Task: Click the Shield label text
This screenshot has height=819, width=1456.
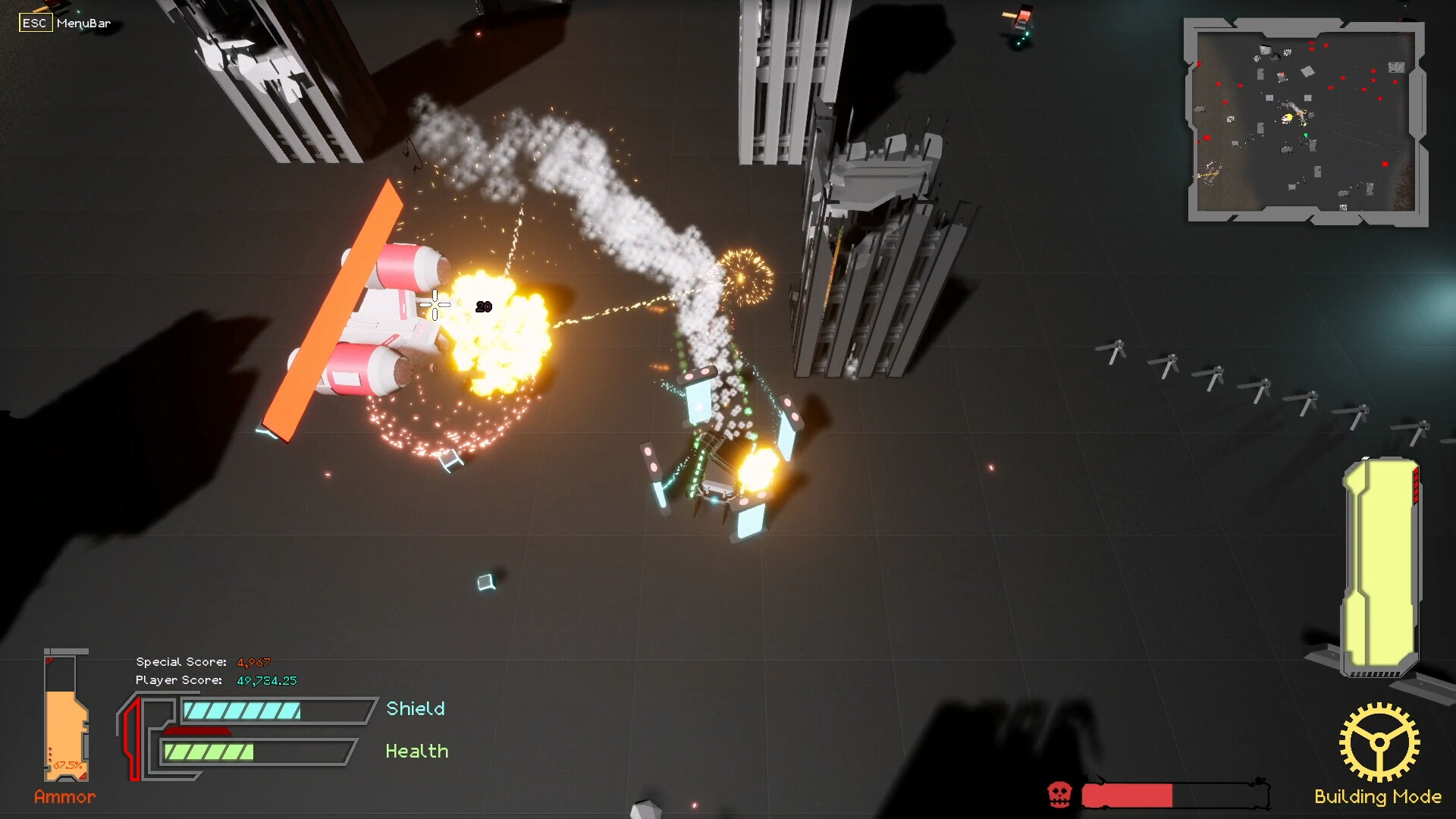Action: 415,708
